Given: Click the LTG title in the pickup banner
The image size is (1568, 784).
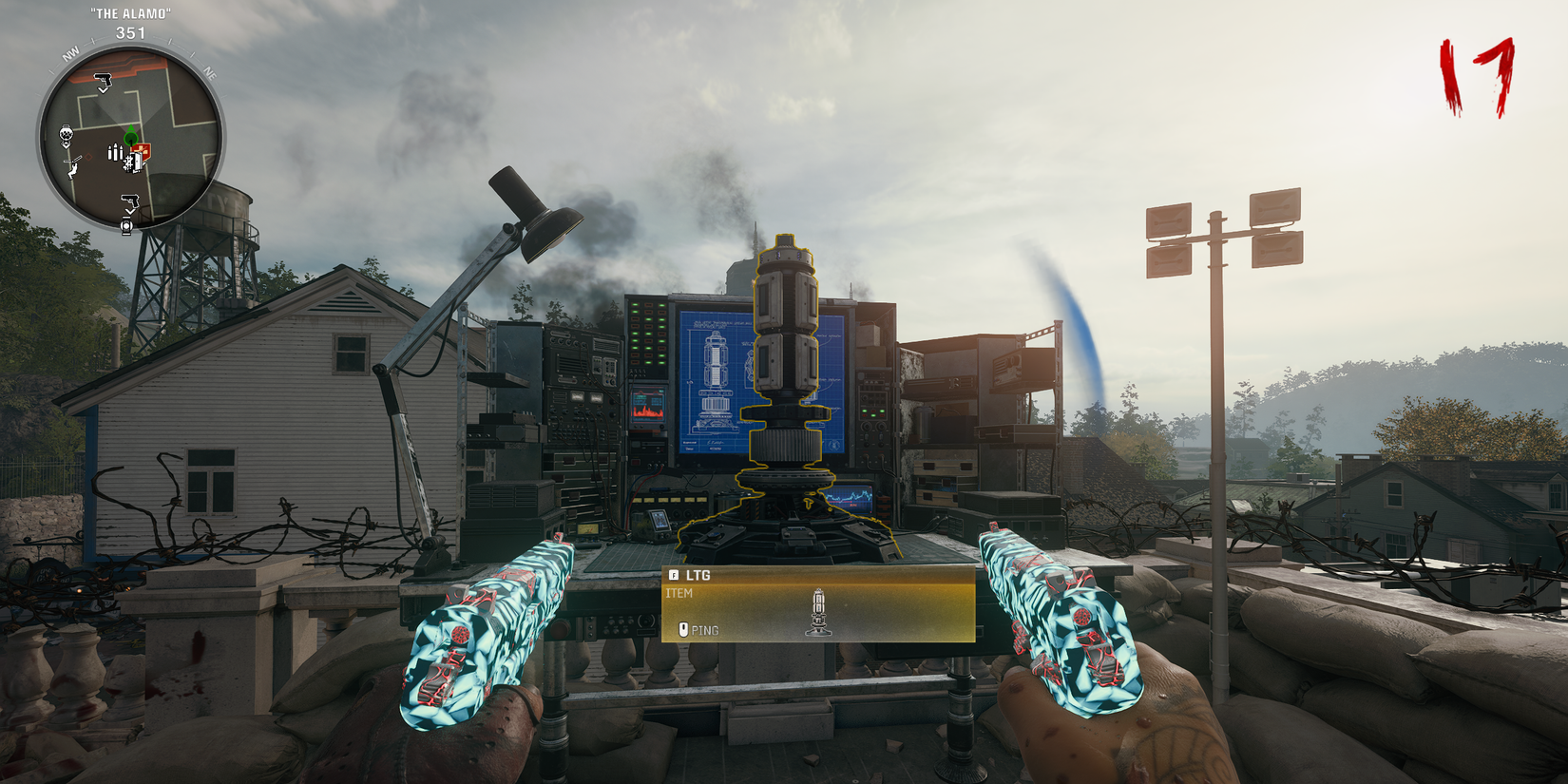Looking at the screenshot, I should [698, 576].
